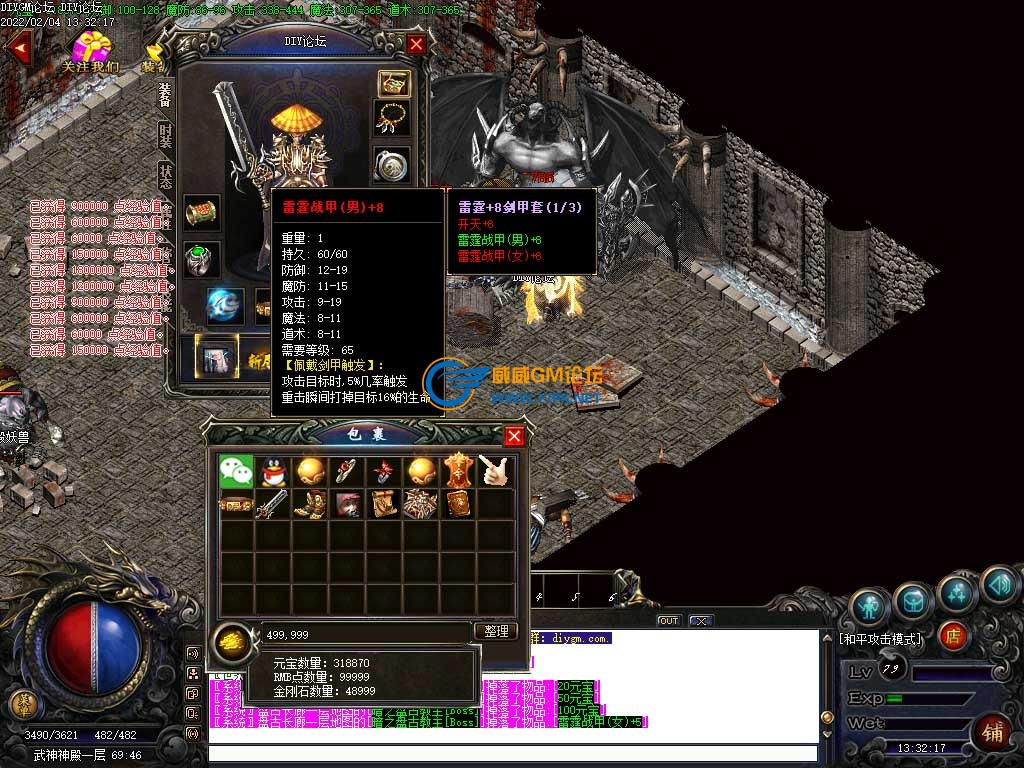
Task: Select the WeChat icon in the bag
Action: 237,471
